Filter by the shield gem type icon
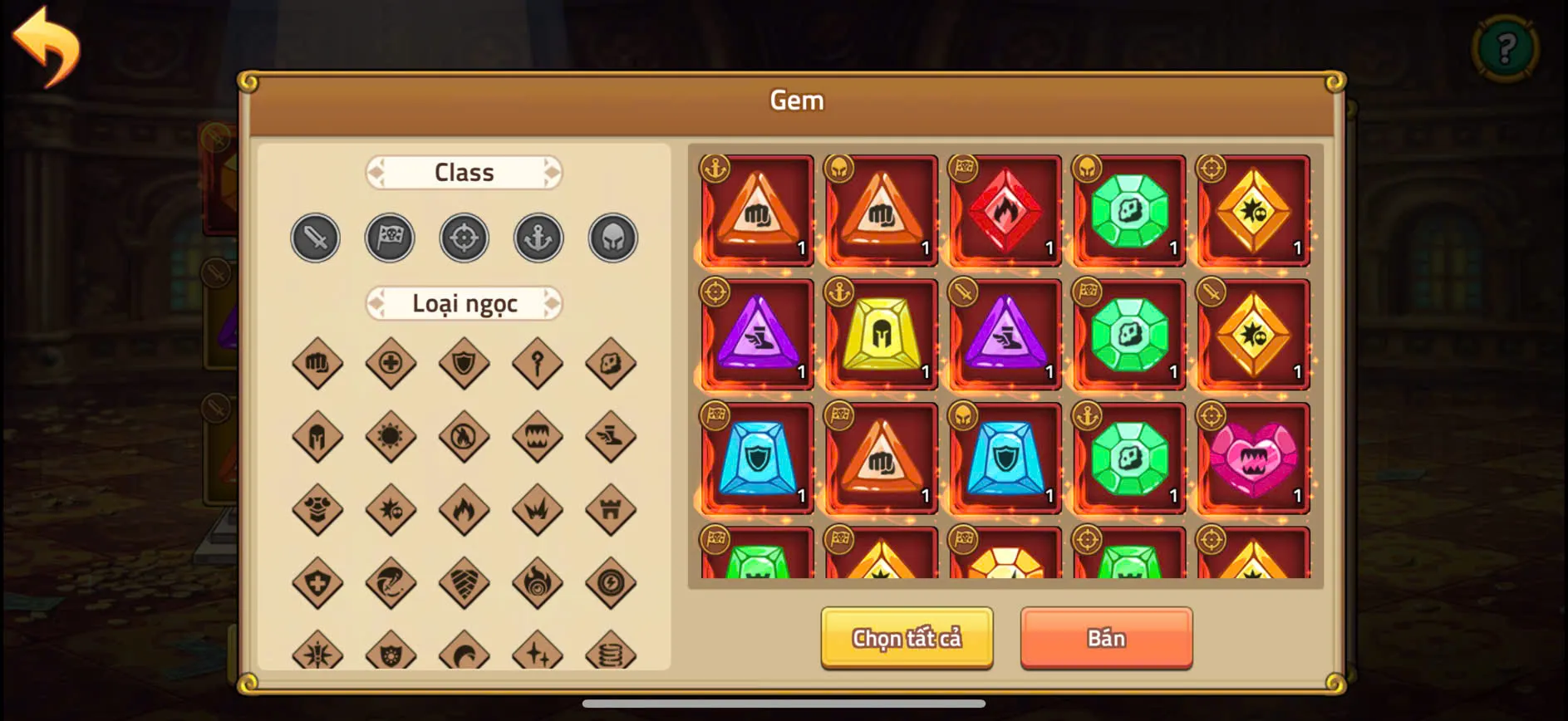The height and width of the screenshot is (721, 1568). tap(465, 363)
